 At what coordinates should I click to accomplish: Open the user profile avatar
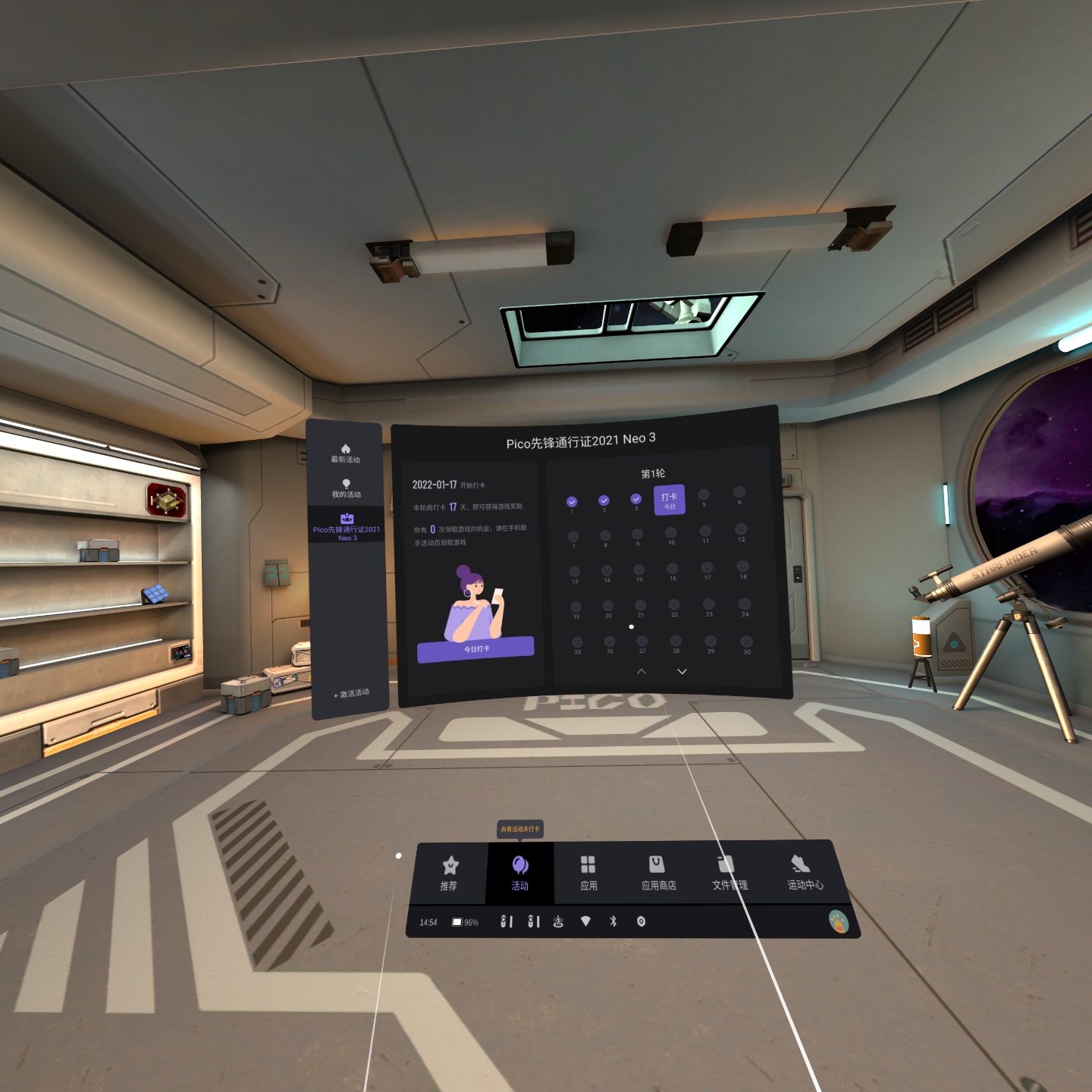tap(838, 921)
